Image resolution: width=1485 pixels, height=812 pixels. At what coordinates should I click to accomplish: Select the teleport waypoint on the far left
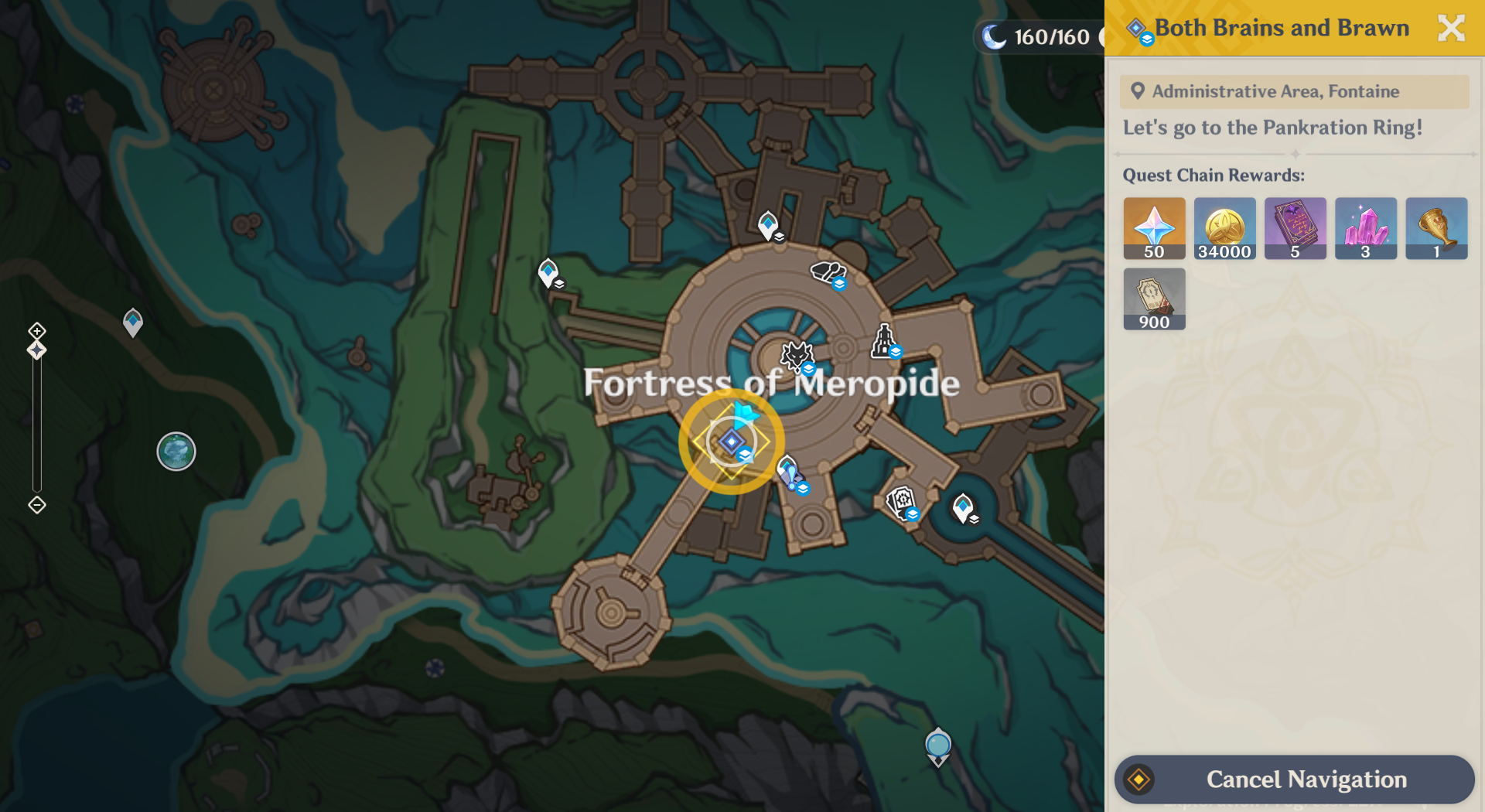pos(131,321)
